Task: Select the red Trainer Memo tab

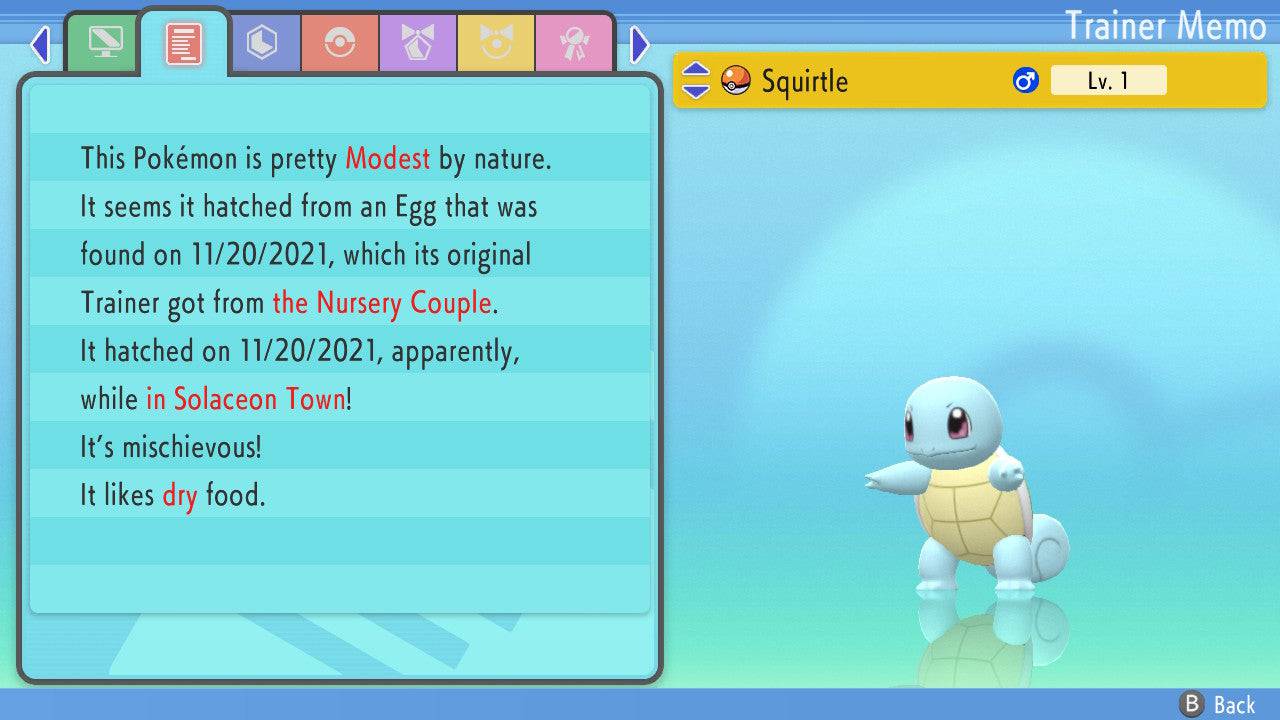Action: coord(184,43)
